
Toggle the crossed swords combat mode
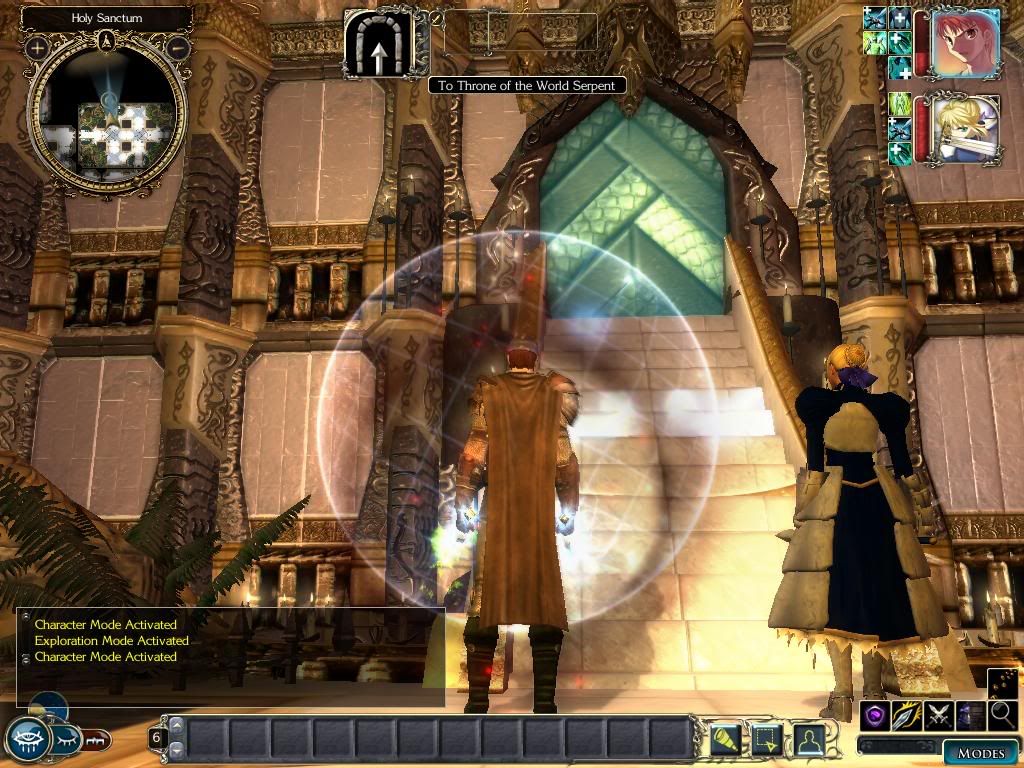click(938, 715)
